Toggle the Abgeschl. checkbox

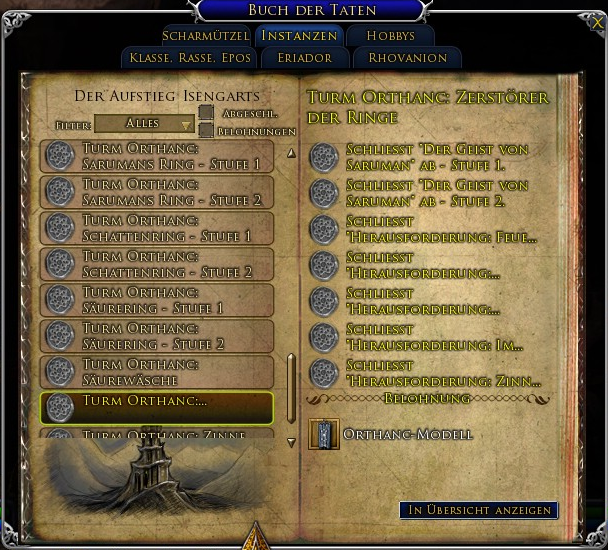click(x=205, y=113)
